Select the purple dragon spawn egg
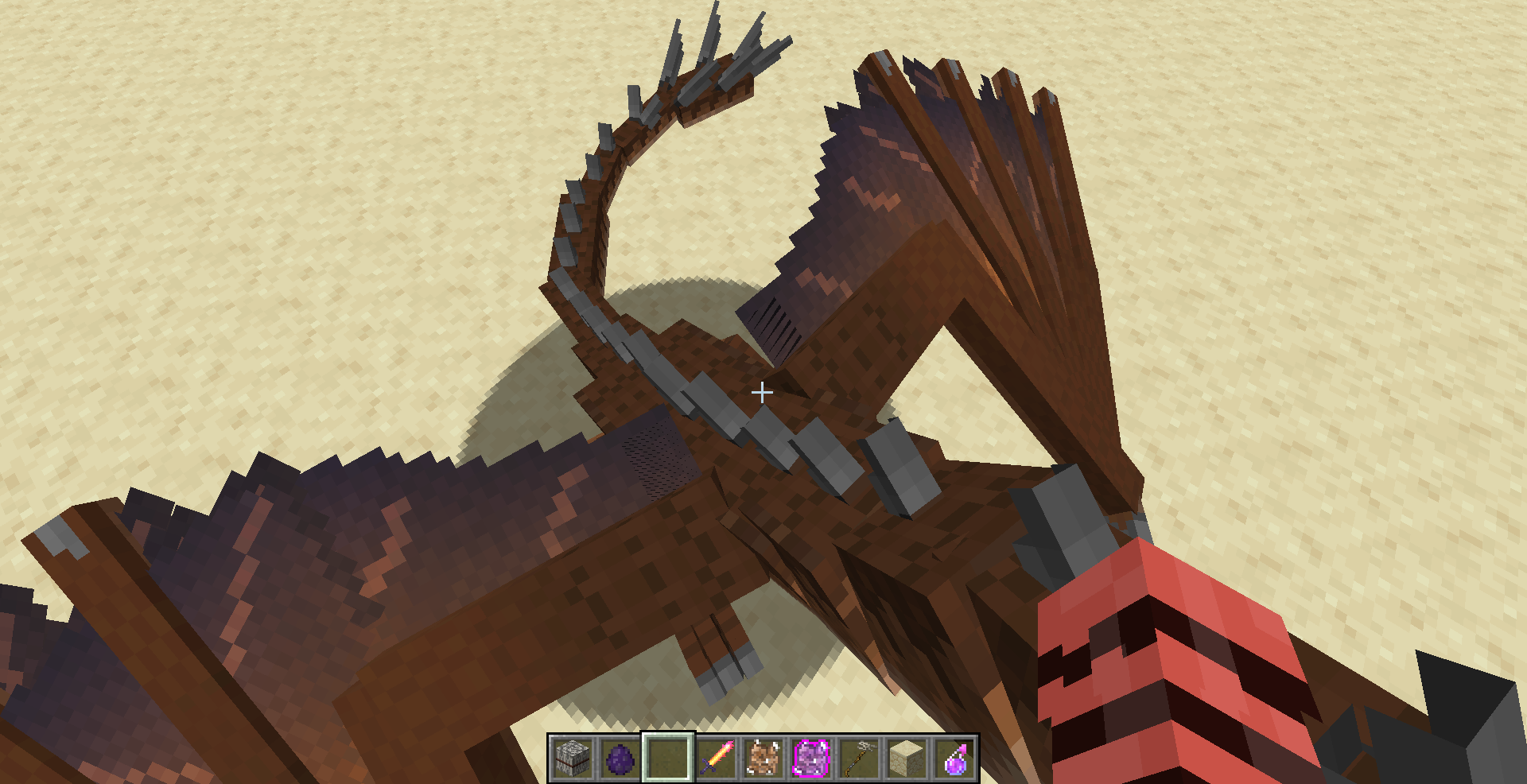 point(620,759)
